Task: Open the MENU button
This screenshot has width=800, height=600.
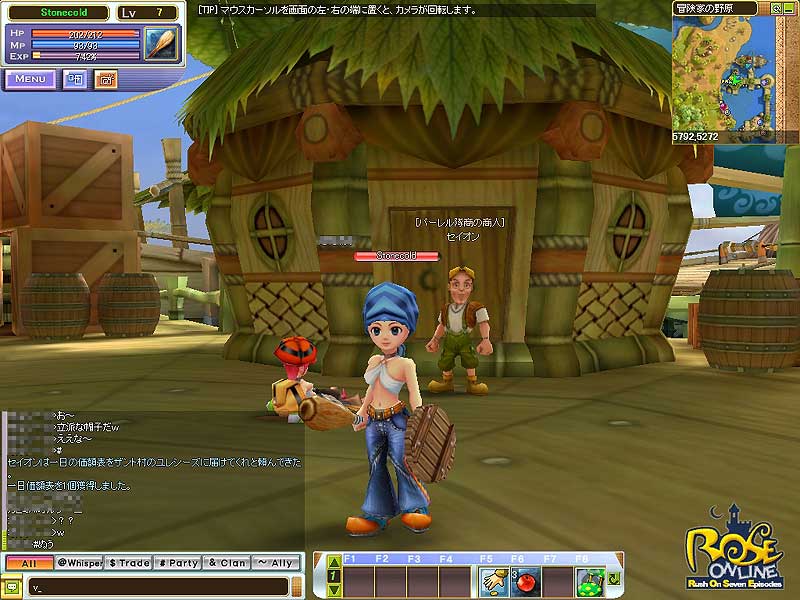Action: (30, 79)
